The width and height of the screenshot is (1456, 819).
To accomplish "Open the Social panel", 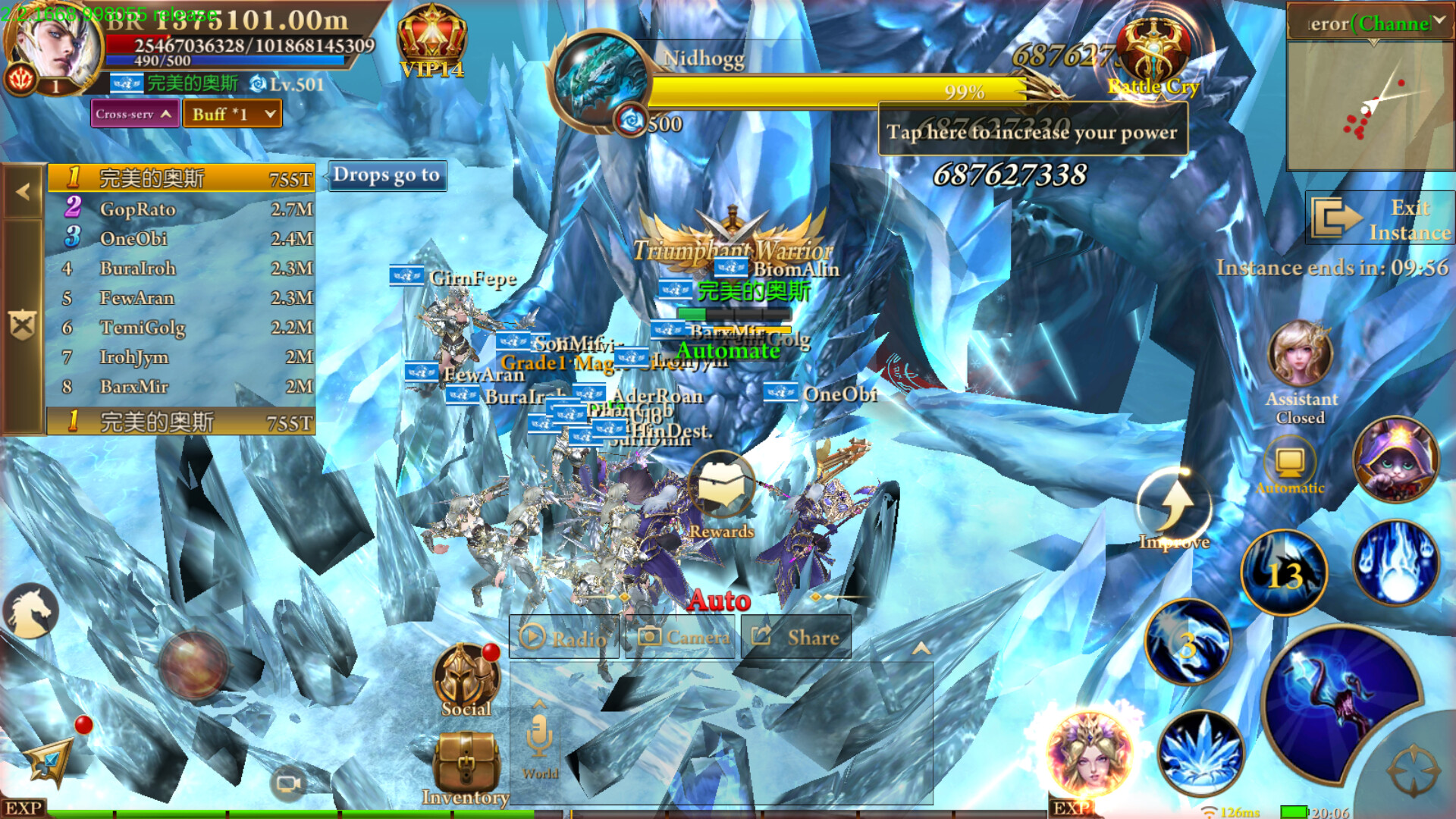I will click(465, 675).
